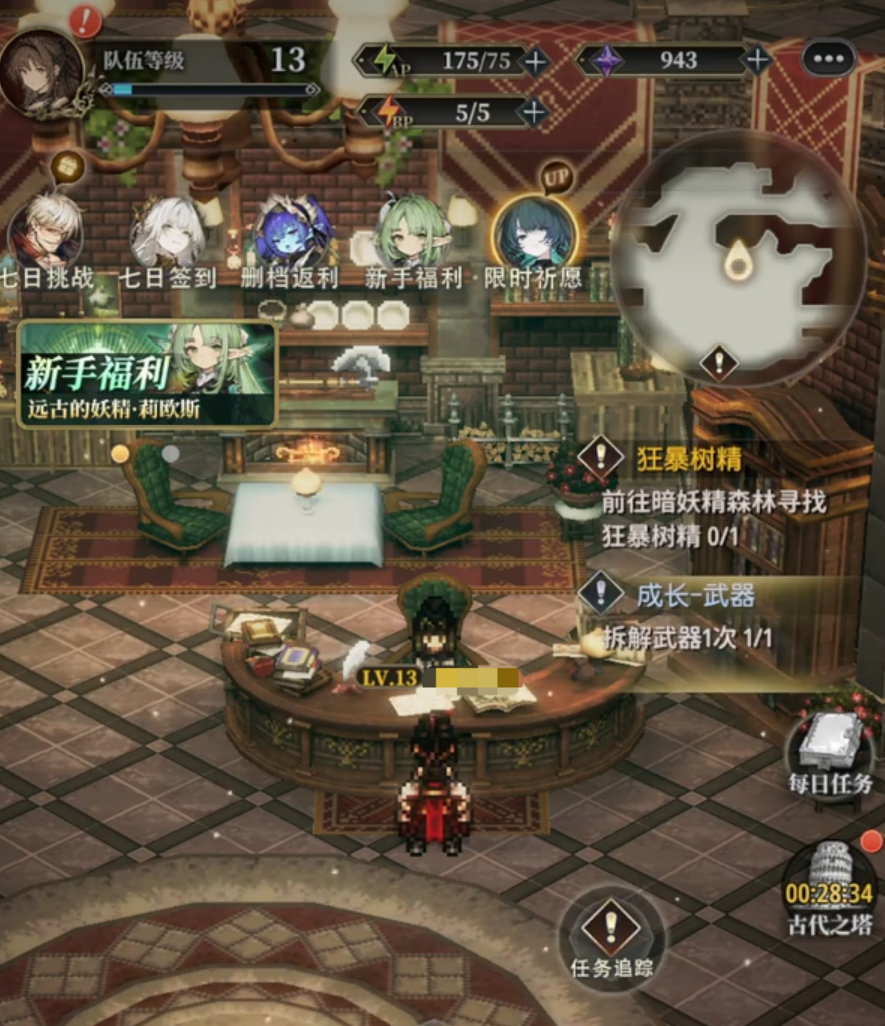The height and width of the screenshot is (1026, 885).
Task: Refill BP using its plus button
Action: pyautogui.click(x=535, y=112)
